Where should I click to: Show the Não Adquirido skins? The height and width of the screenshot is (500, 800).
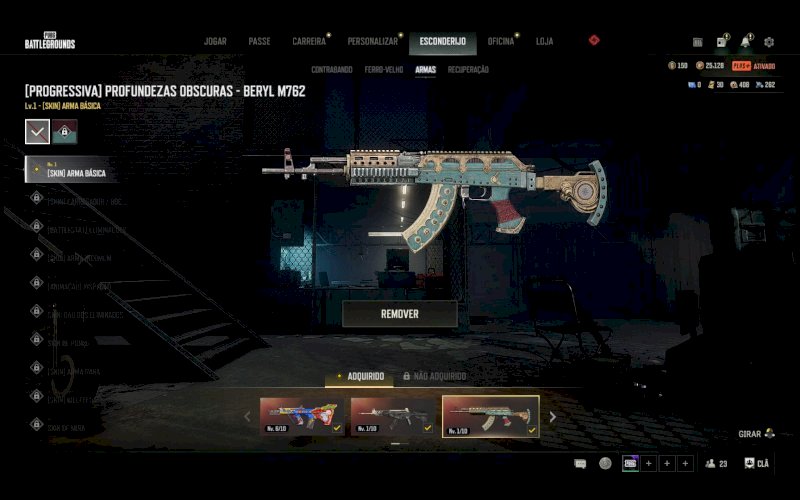pos(435,376)
